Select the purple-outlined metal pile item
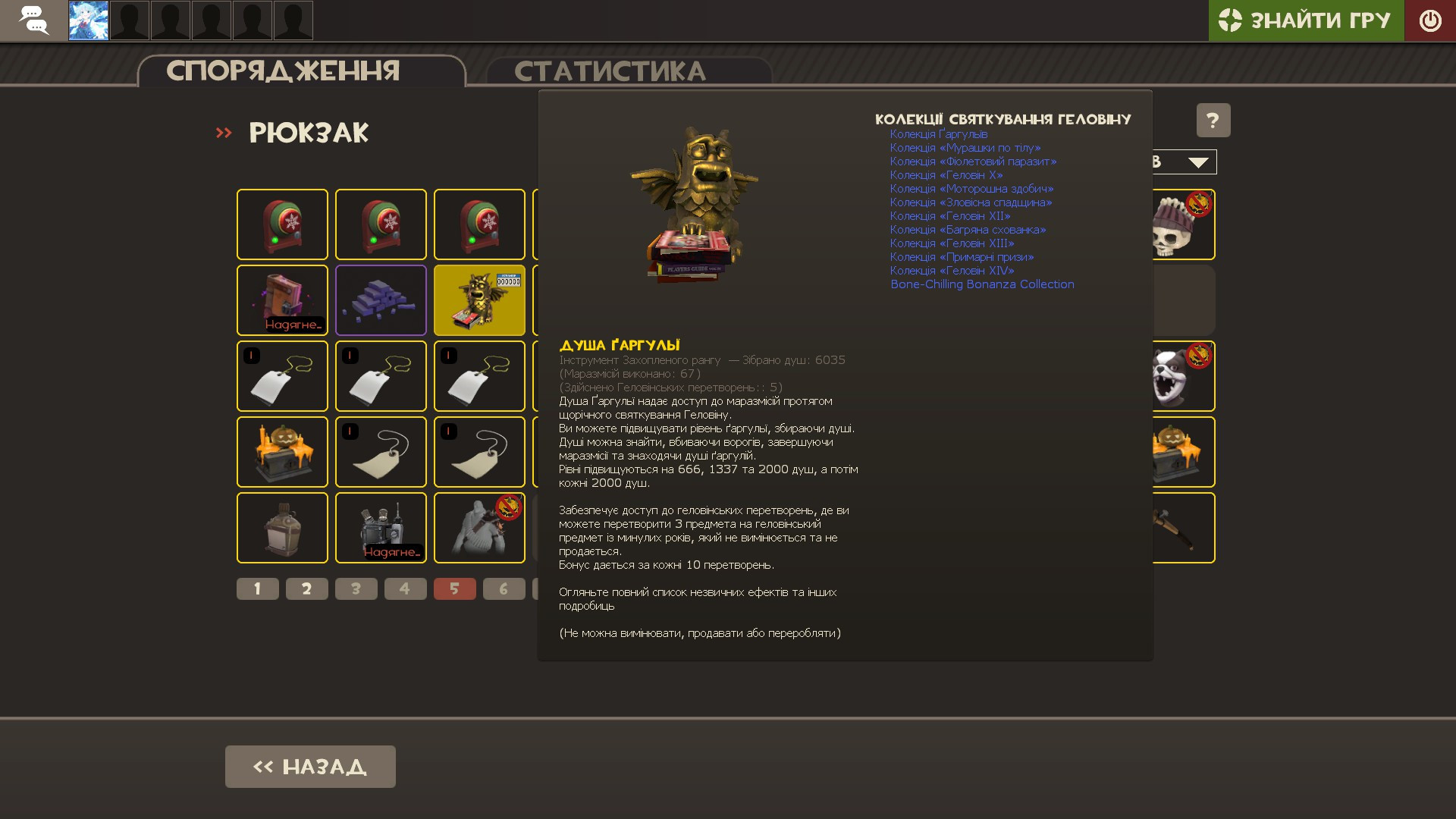This screenshot has width=1456, height=819. coord(380,300)
